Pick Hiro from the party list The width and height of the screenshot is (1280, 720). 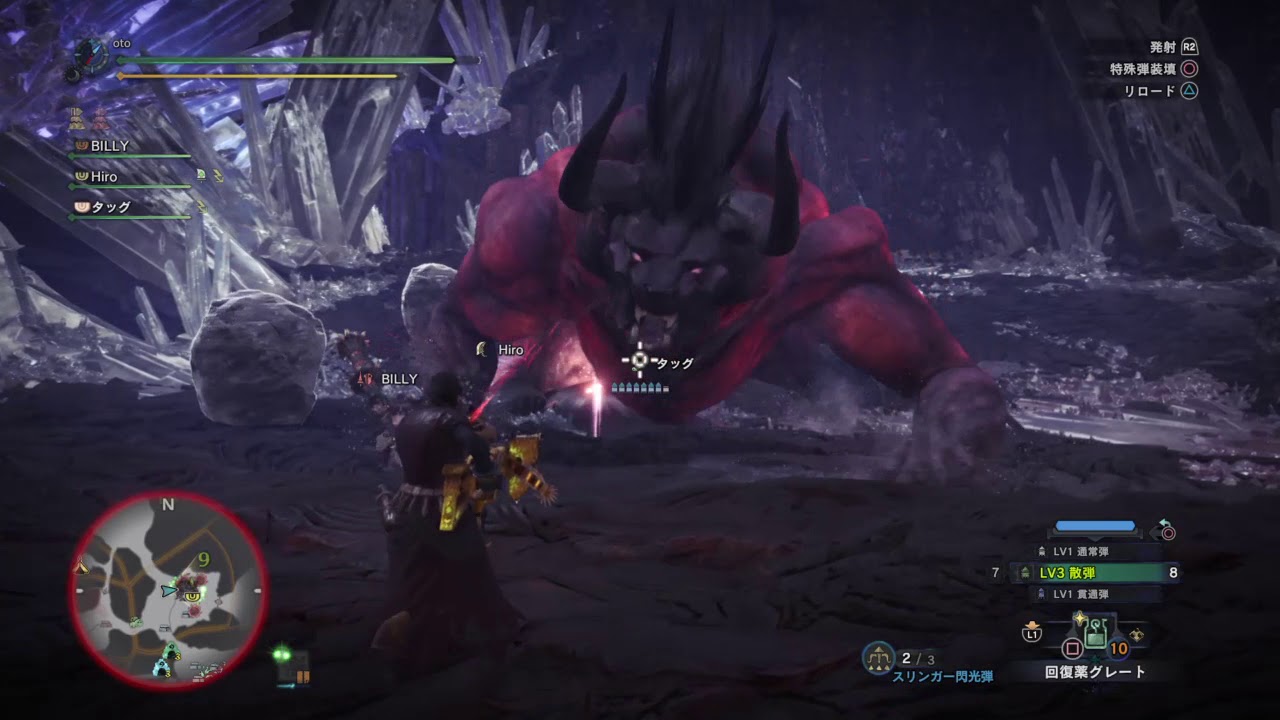pyautogui.click(x=104, y=177)
